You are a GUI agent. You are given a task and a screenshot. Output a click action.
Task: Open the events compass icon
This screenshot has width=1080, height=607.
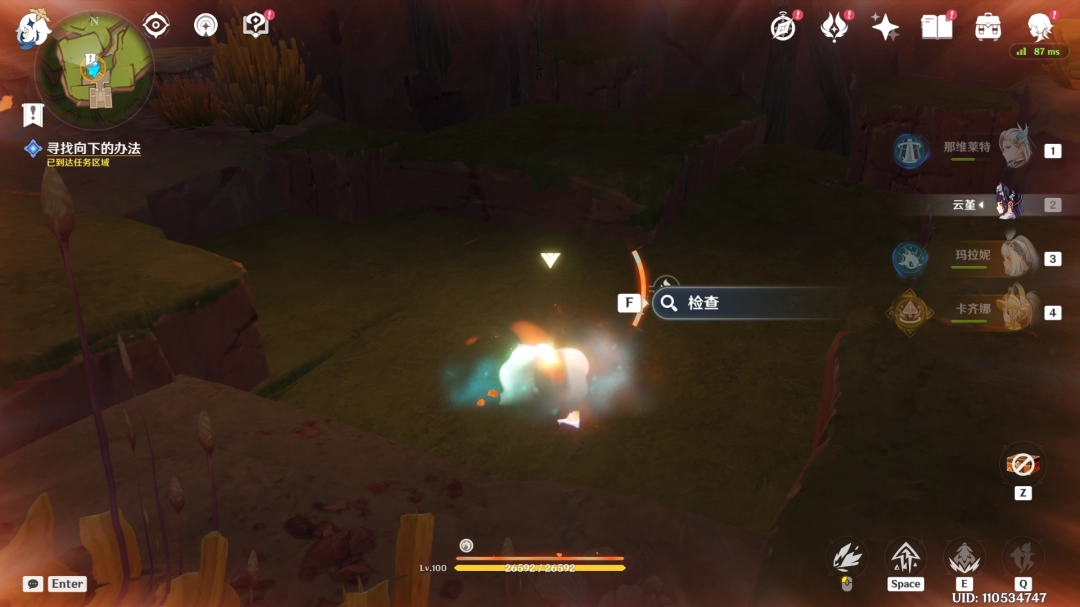point(783,27)
